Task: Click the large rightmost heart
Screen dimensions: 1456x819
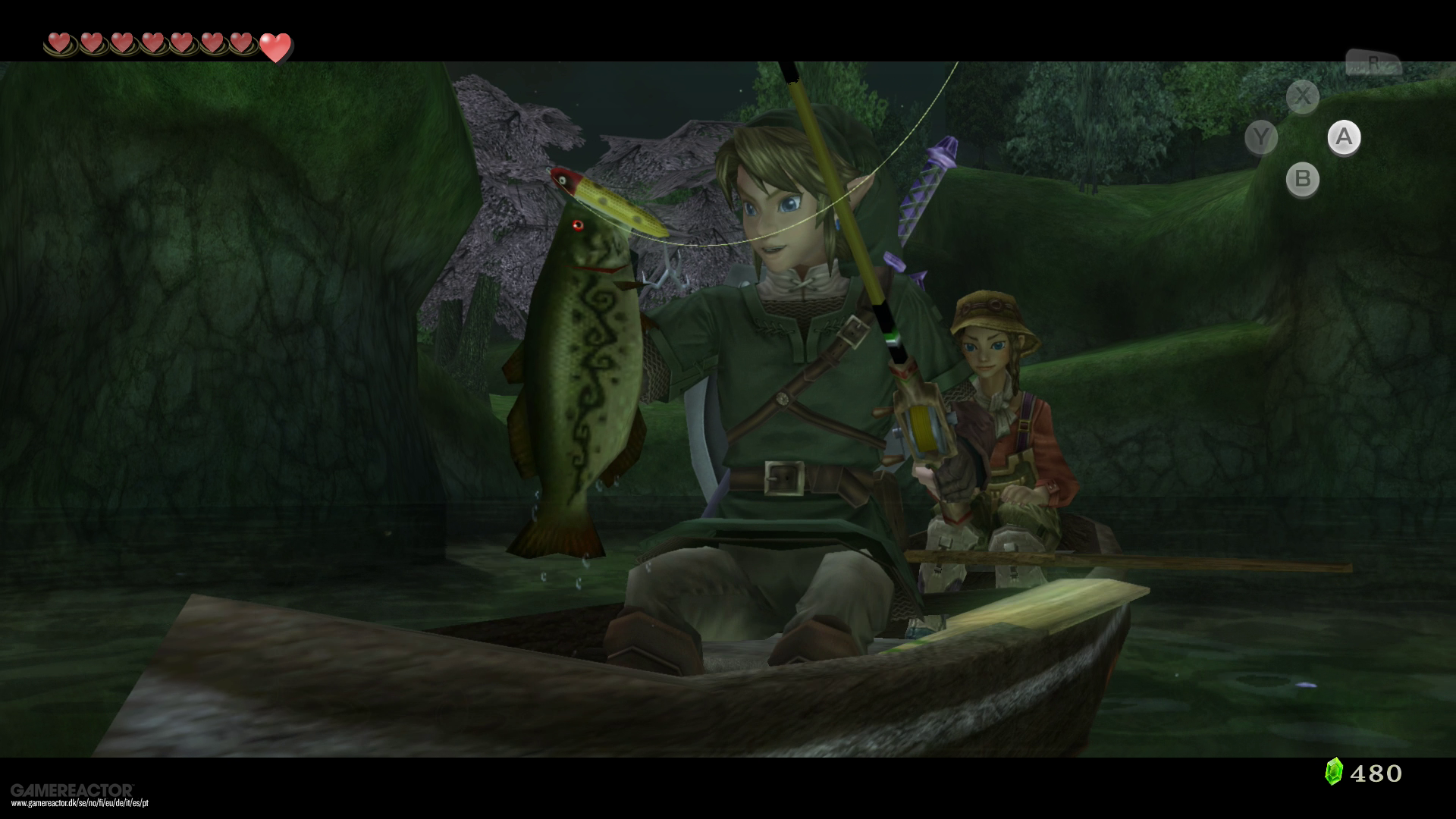Action: click(275, 47)
